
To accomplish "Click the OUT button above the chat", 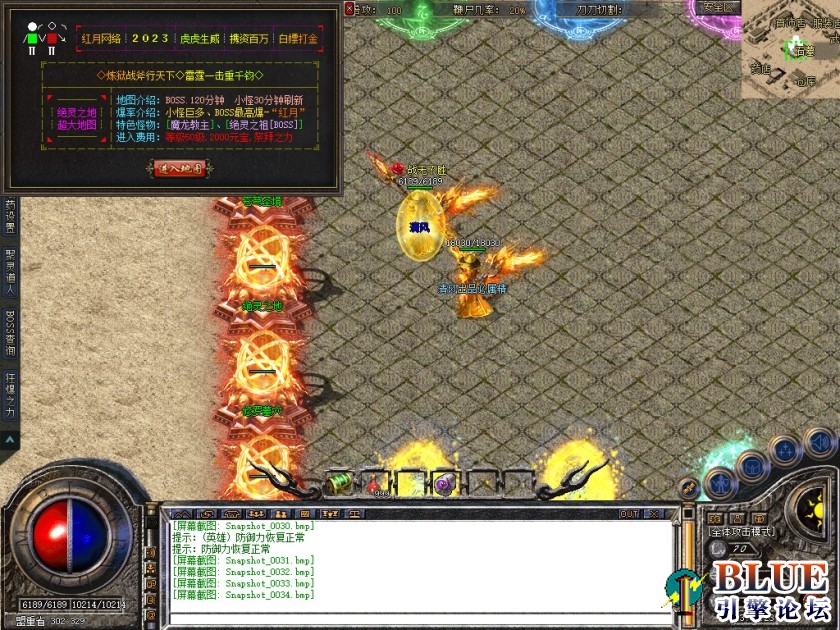I will pos(629,514).
